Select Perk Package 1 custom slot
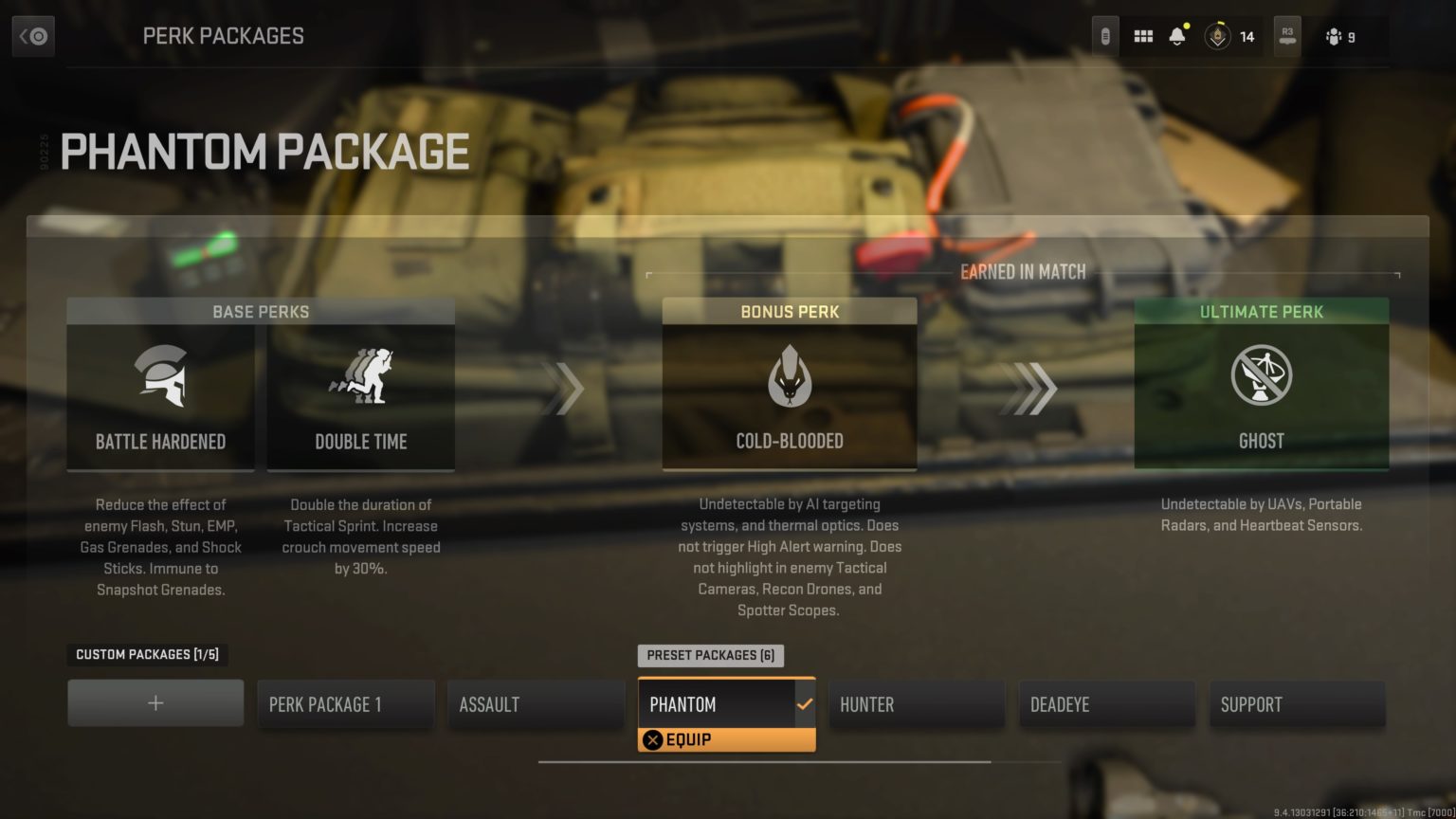This screenshot has height=819, width=1456. point(345,704)
